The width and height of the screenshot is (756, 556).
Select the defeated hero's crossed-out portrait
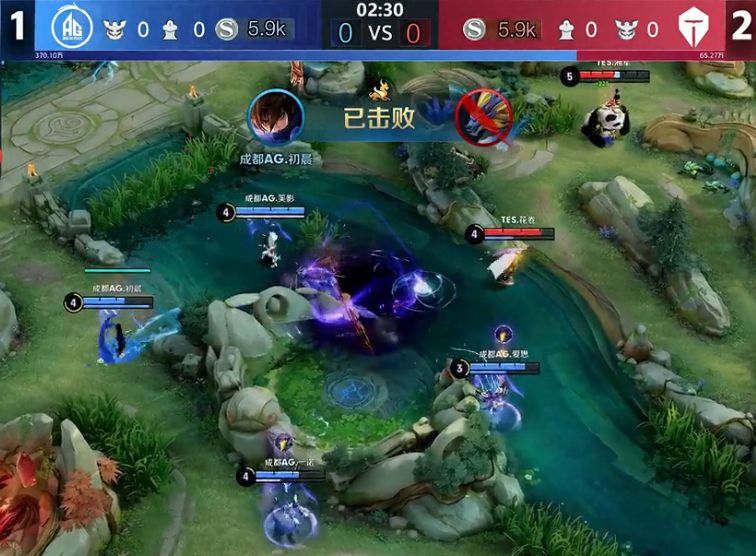point(483,118)
